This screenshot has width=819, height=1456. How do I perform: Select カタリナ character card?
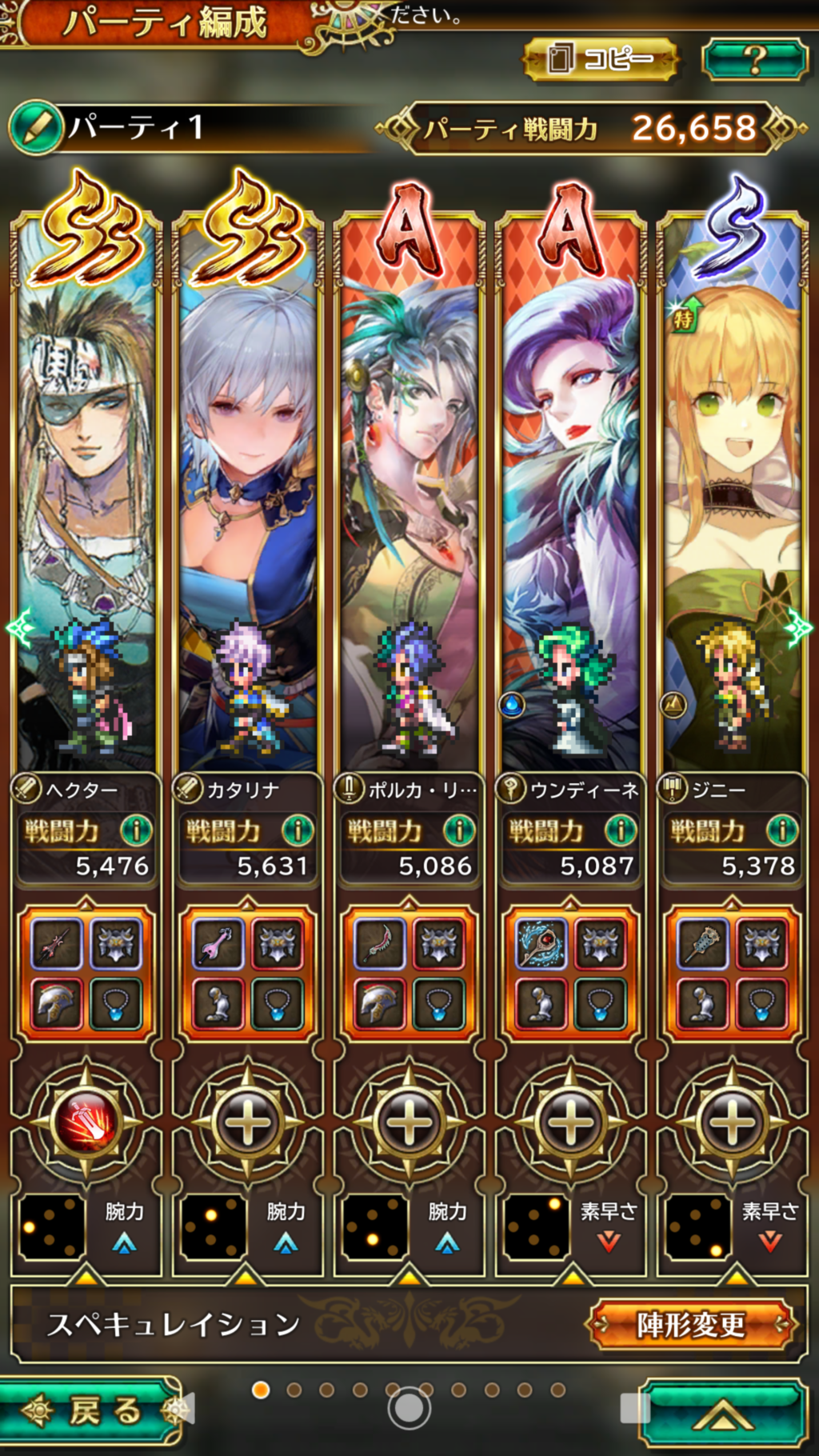(x=248, y=496)
